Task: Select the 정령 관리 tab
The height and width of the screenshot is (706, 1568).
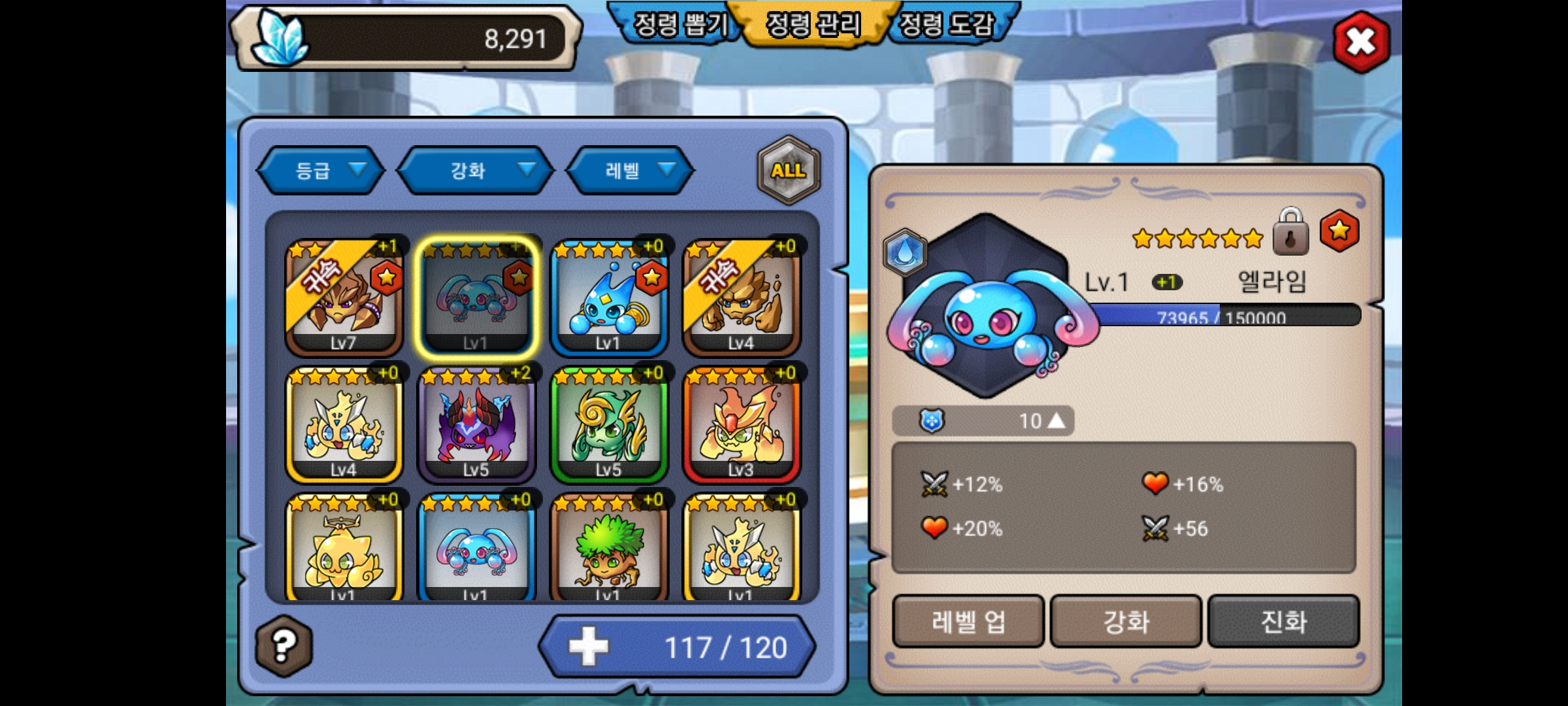Action: (813, 26)
